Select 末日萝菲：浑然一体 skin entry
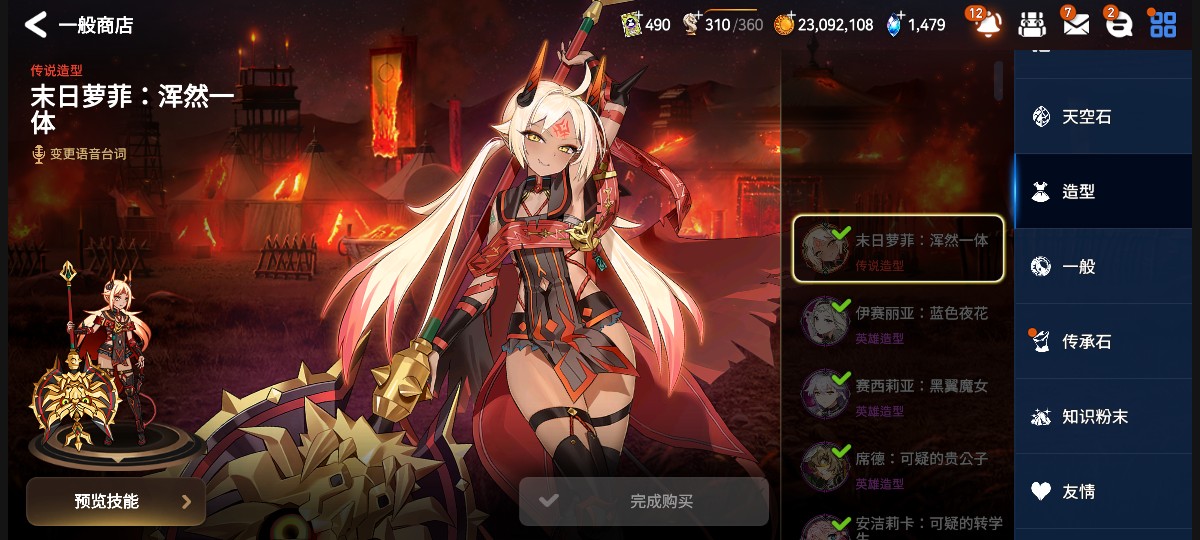The image size is (1200, 540). point(898,248)
